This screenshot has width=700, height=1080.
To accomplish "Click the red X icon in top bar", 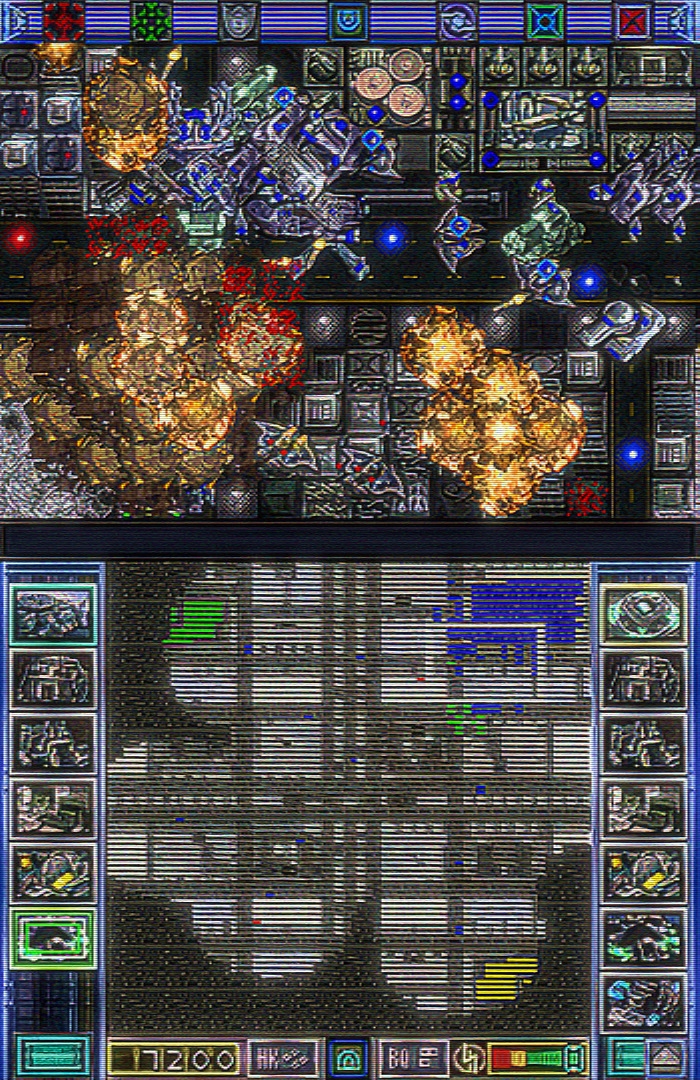I will [633, 20].
